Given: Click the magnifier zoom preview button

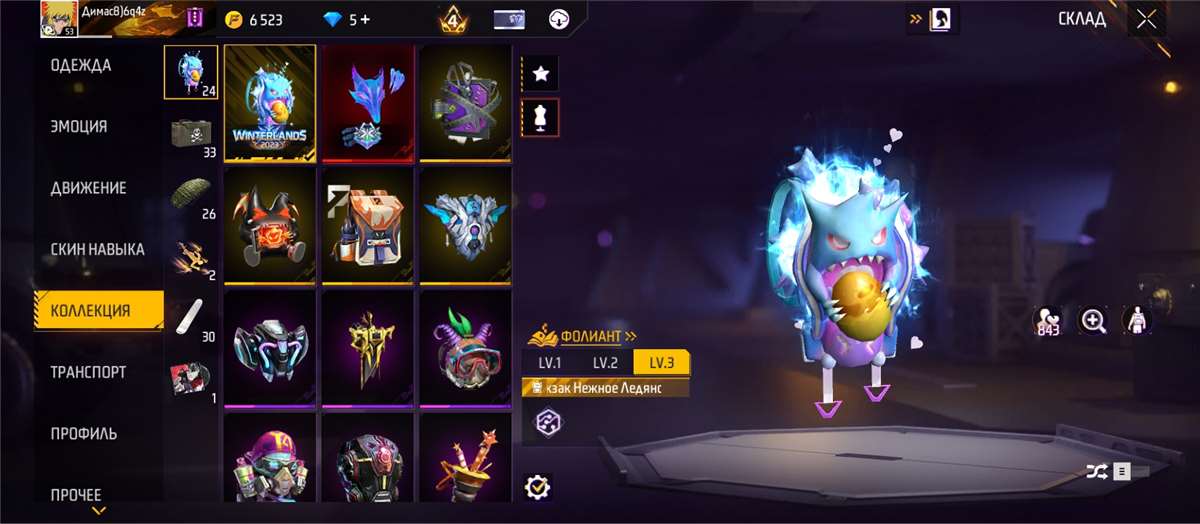Looking at the screenshot, I should click(1093, 321).
